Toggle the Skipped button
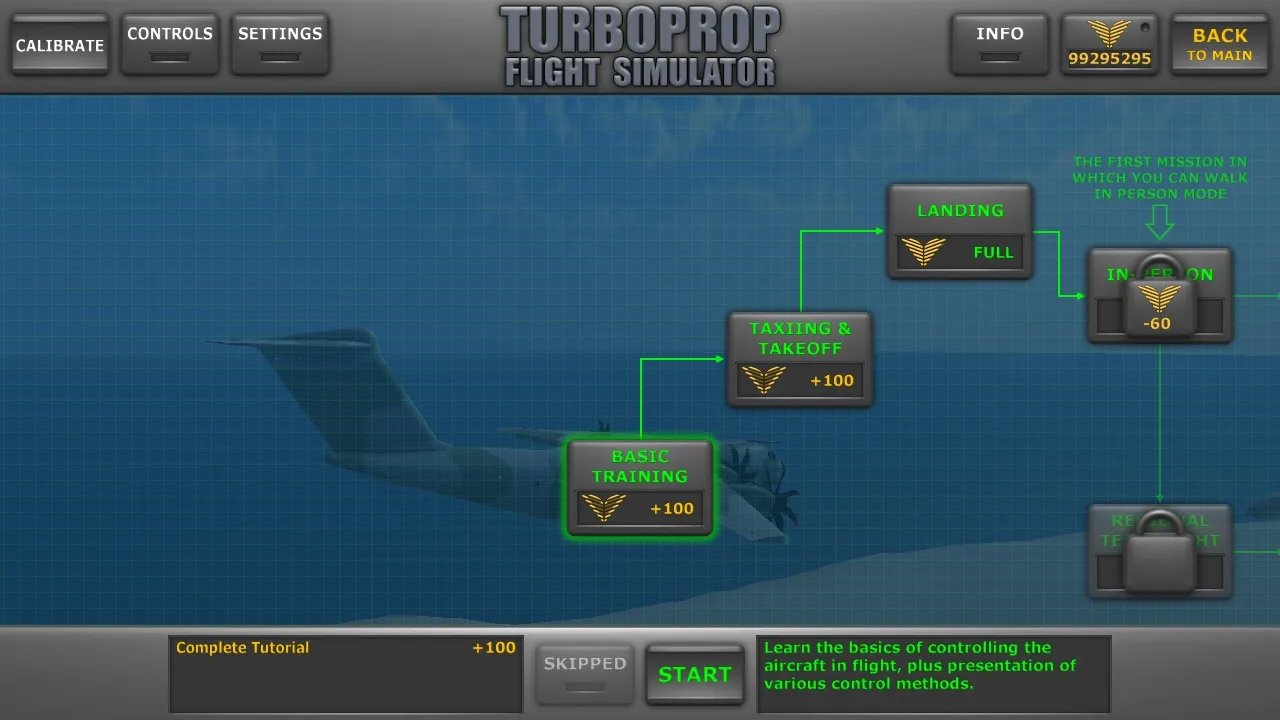Viewport: 1280px width, 720px height. click(x=585, y=674)
